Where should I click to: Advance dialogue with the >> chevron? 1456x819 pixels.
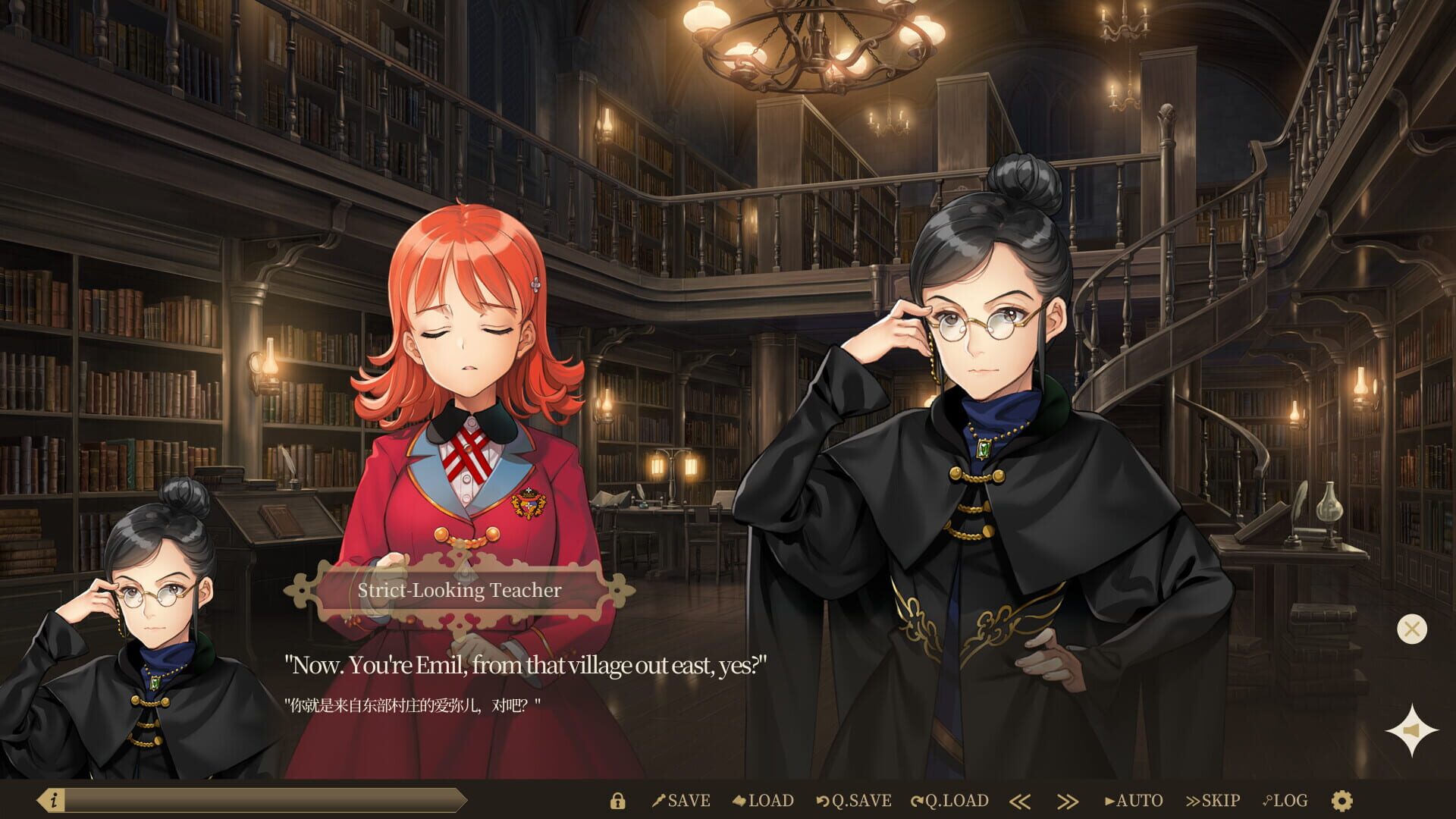[1067, 800]
